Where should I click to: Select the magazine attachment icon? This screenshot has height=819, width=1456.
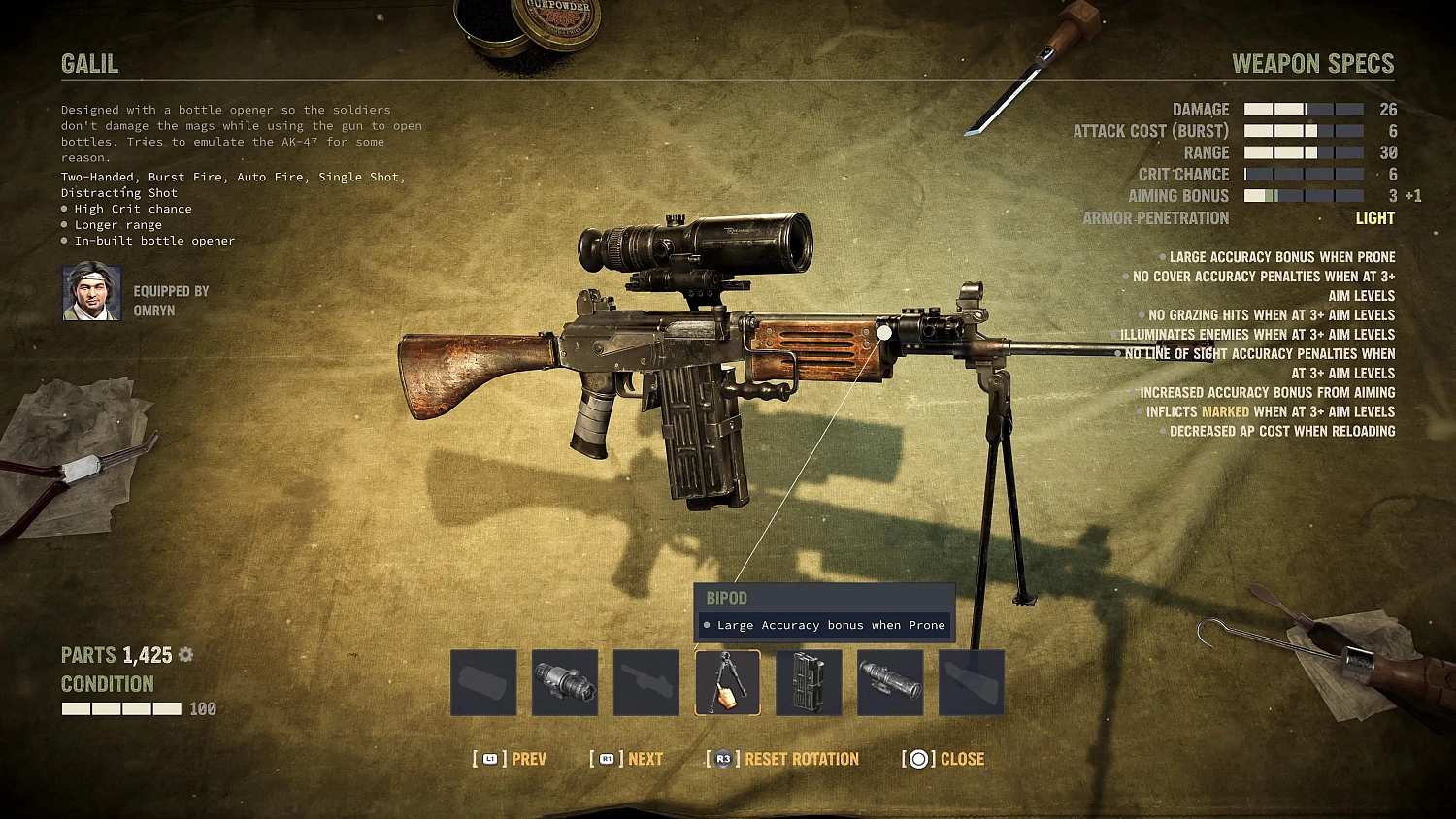(809, 682)
